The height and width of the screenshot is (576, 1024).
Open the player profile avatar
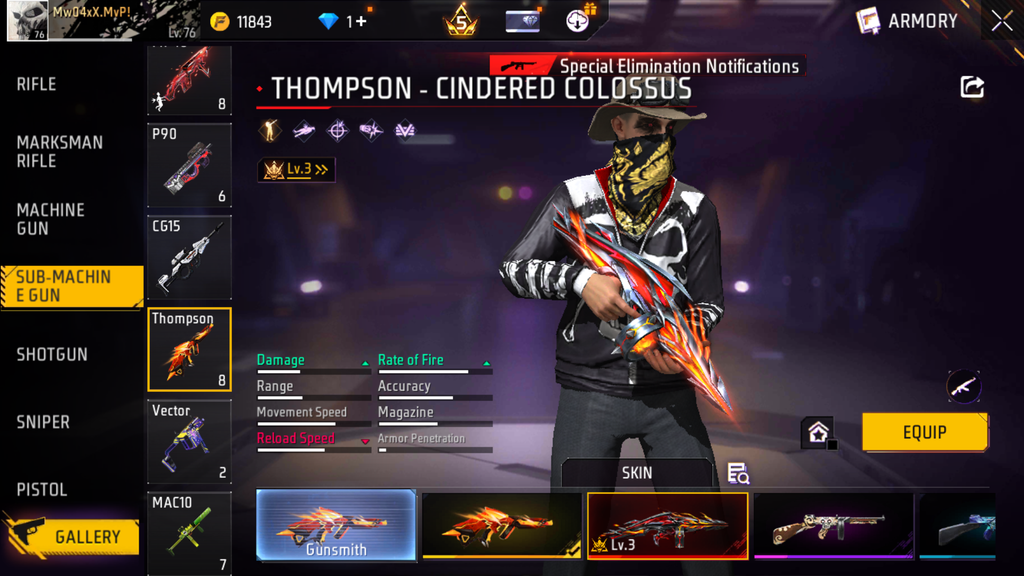tap(28, 20)
